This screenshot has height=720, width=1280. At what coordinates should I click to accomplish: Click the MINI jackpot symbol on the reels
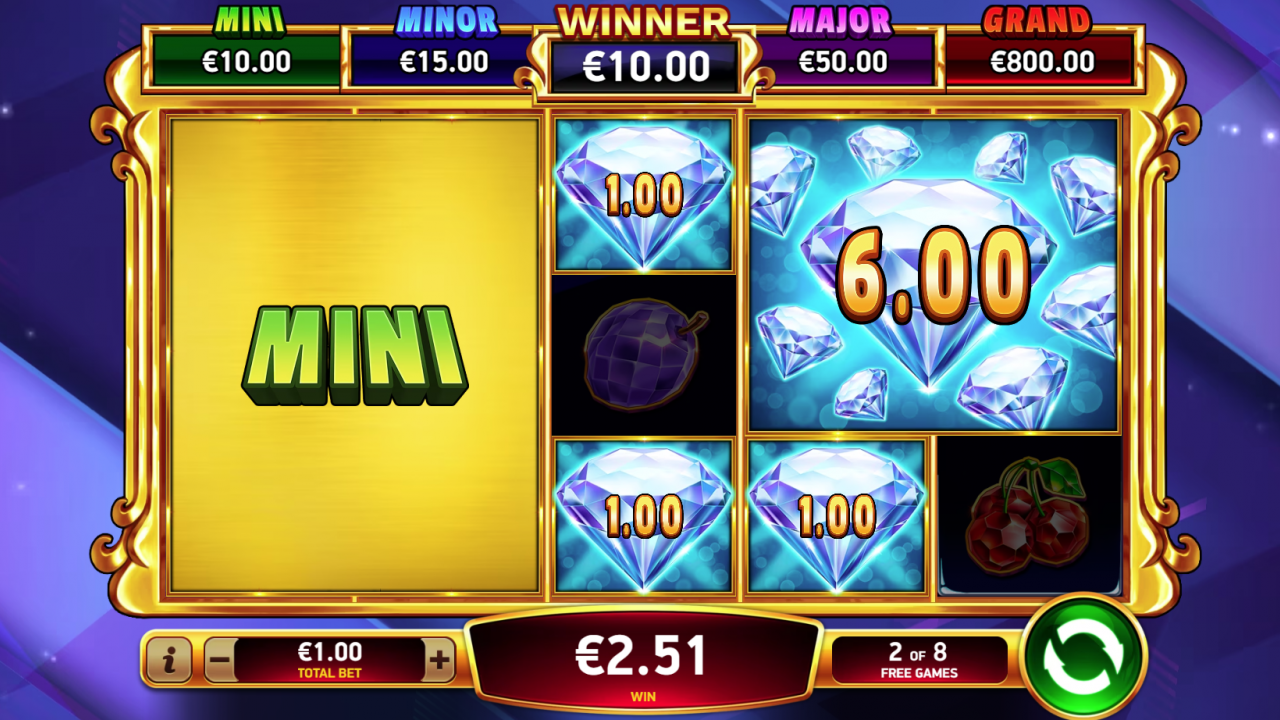pyautogui.click(x=352, y=355)
